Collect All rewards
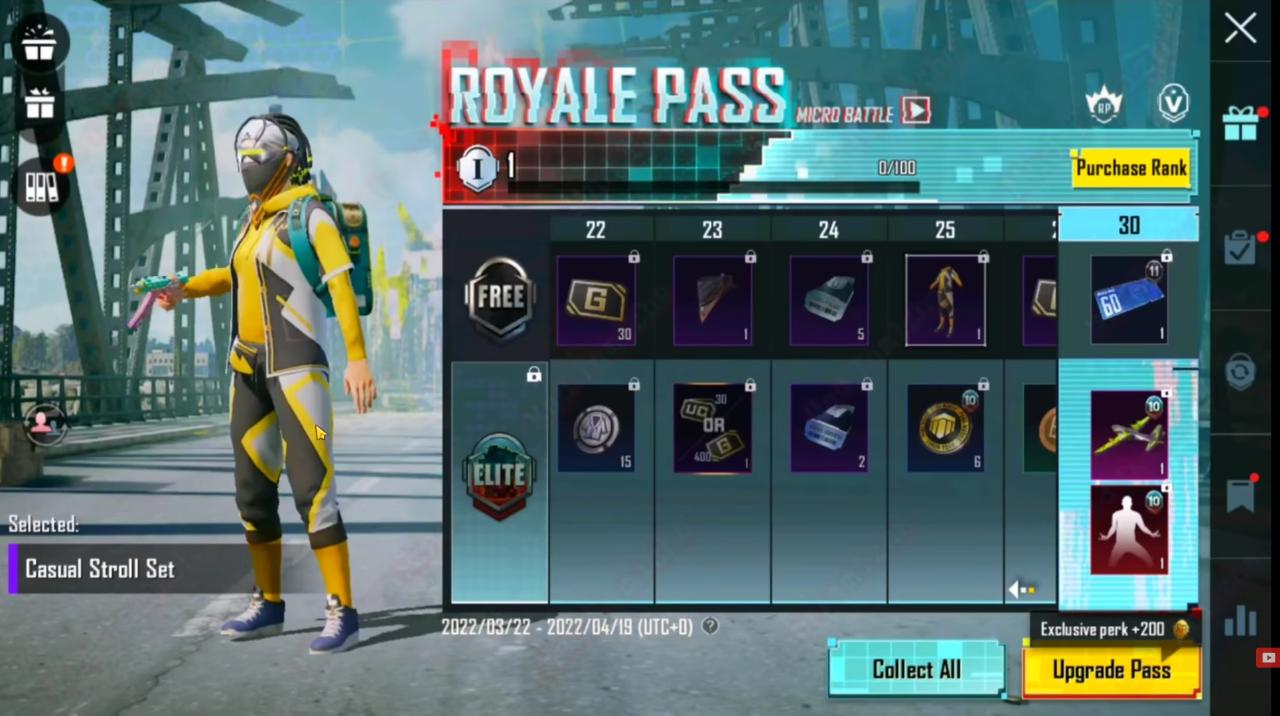1280x716 pixels. click(916, 669)
